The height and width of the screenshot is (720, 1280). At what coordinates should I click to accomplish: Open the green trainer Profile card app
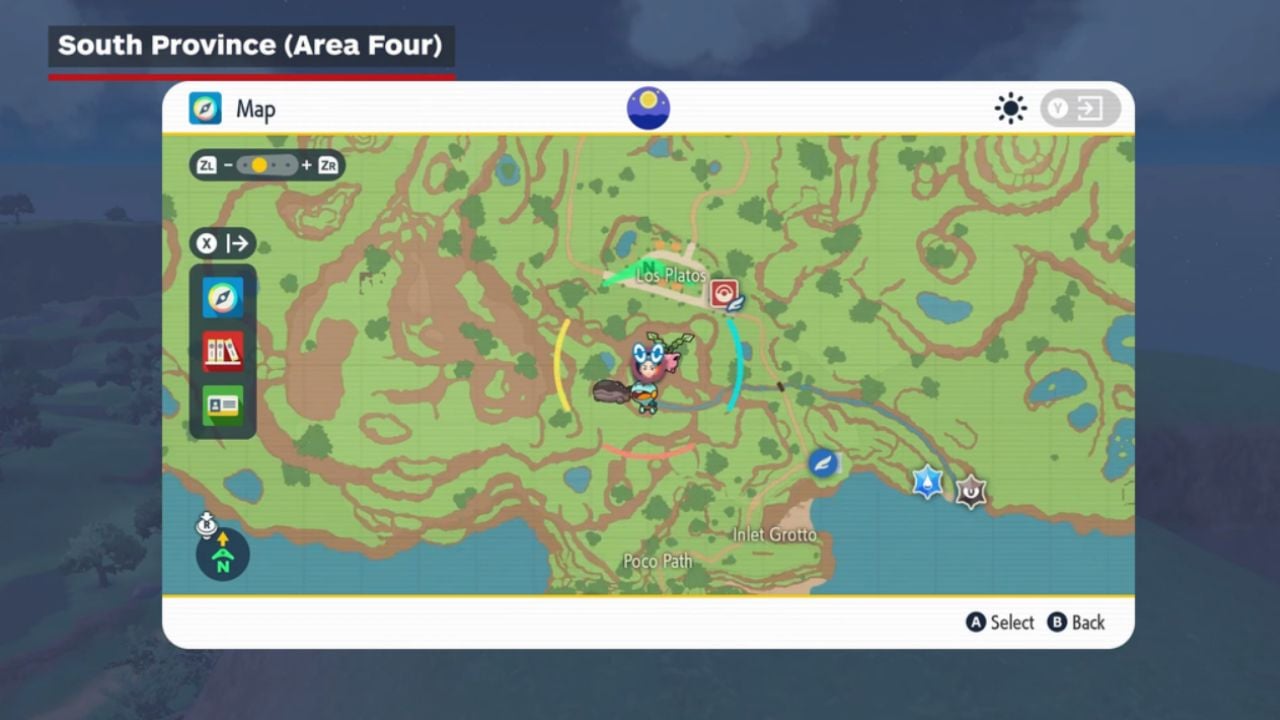click(222, 405)
